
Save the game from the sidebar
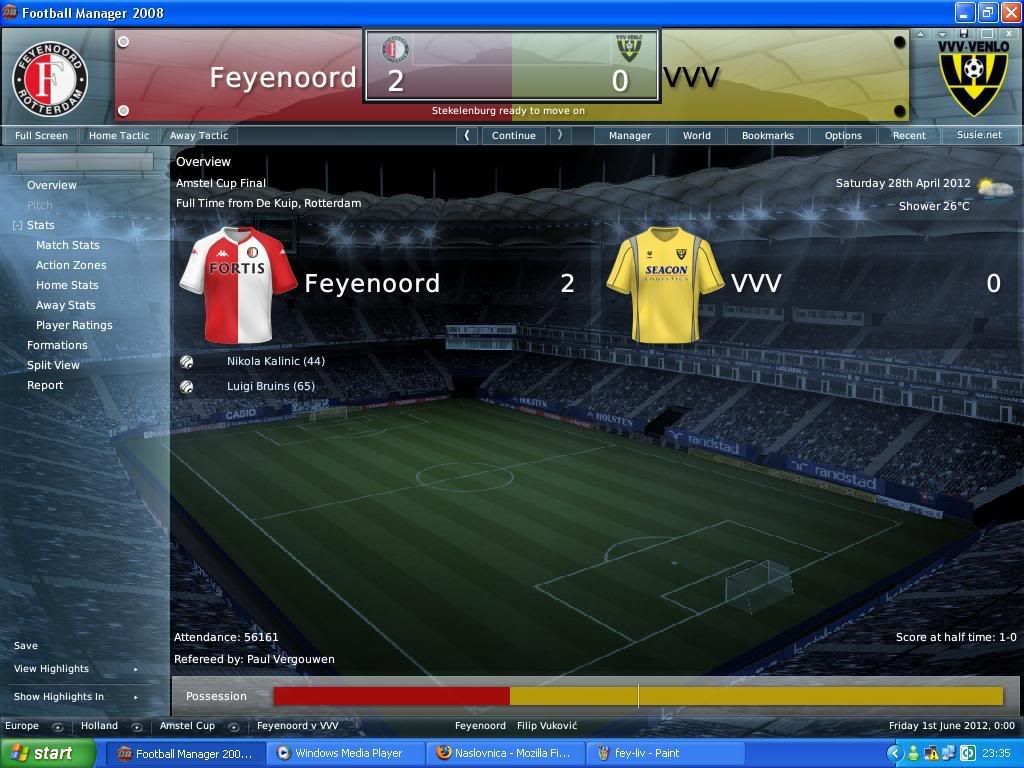pos(26,646)
